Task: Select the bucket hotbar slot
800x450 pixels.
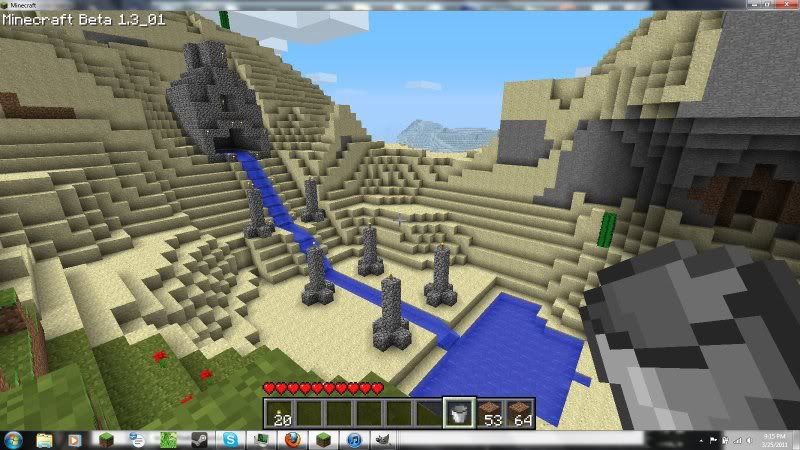Action: 461,411
